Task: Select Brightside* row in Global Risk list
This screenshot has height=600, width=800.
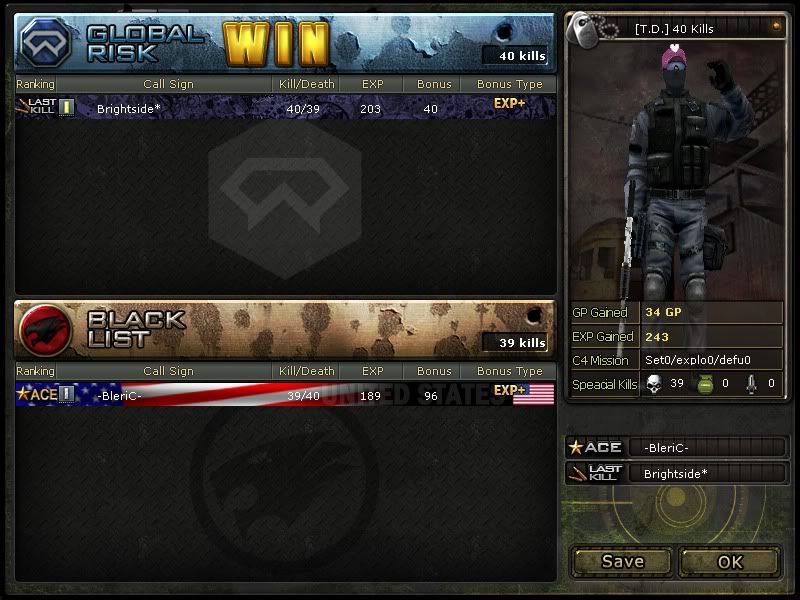Action: (285, 108)
